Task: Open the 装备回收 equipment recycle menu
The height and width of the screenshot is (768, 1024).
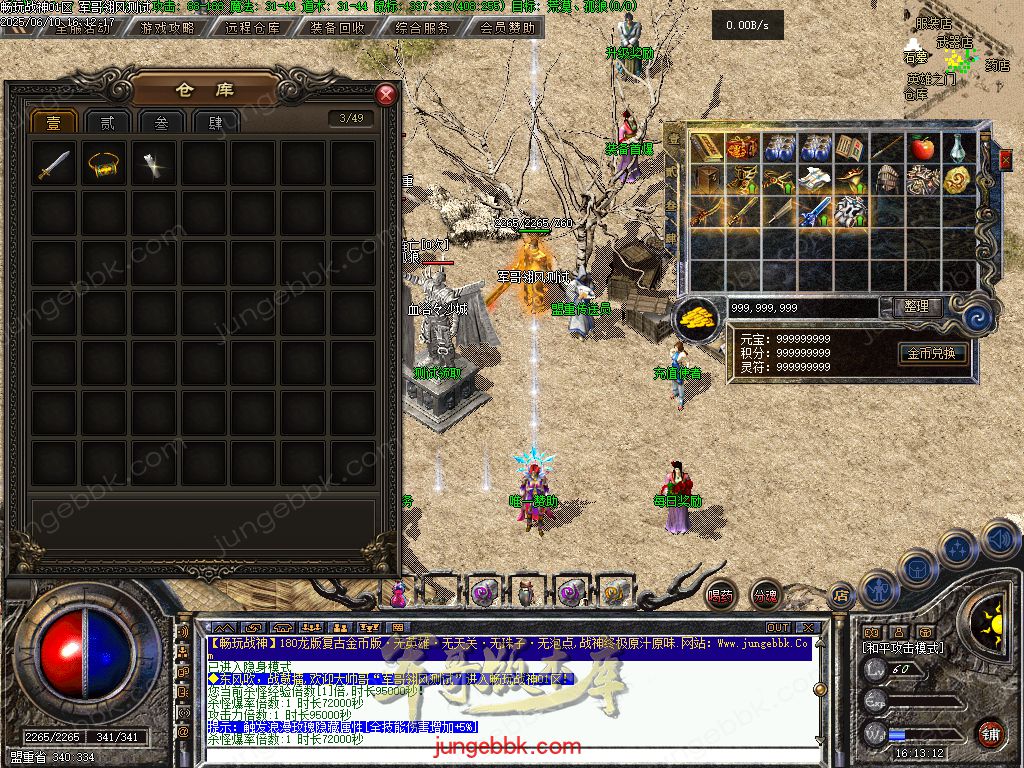Action: [338, 28]
